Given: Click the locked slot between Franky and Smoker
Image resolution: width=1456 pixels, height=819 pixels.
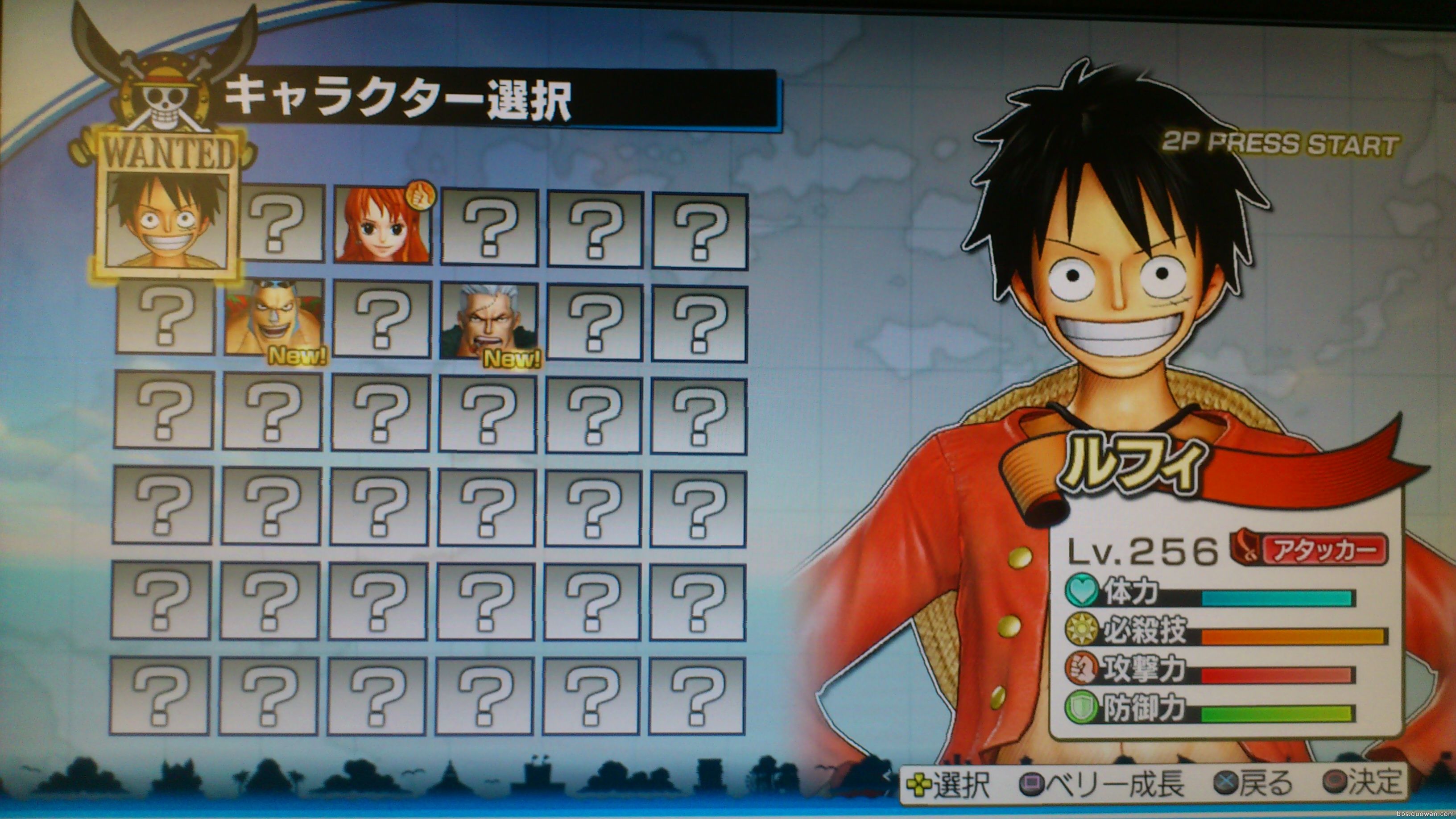Looking at the screenshot, I should pyautogui.click(x=381, y=320).
